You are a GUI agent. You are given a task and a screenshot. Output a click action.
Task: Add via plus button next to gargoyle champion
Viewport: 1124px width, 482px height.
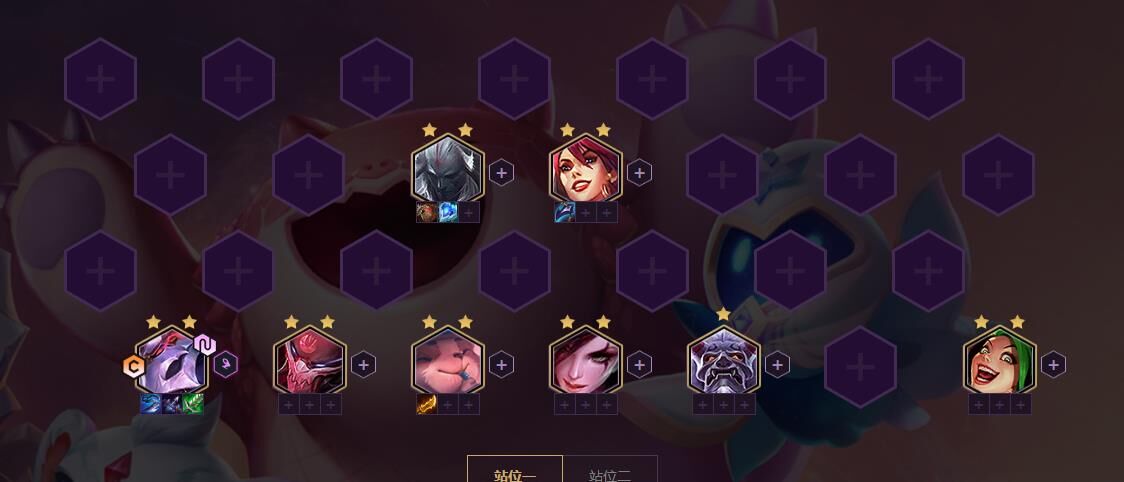coord(777,365)
